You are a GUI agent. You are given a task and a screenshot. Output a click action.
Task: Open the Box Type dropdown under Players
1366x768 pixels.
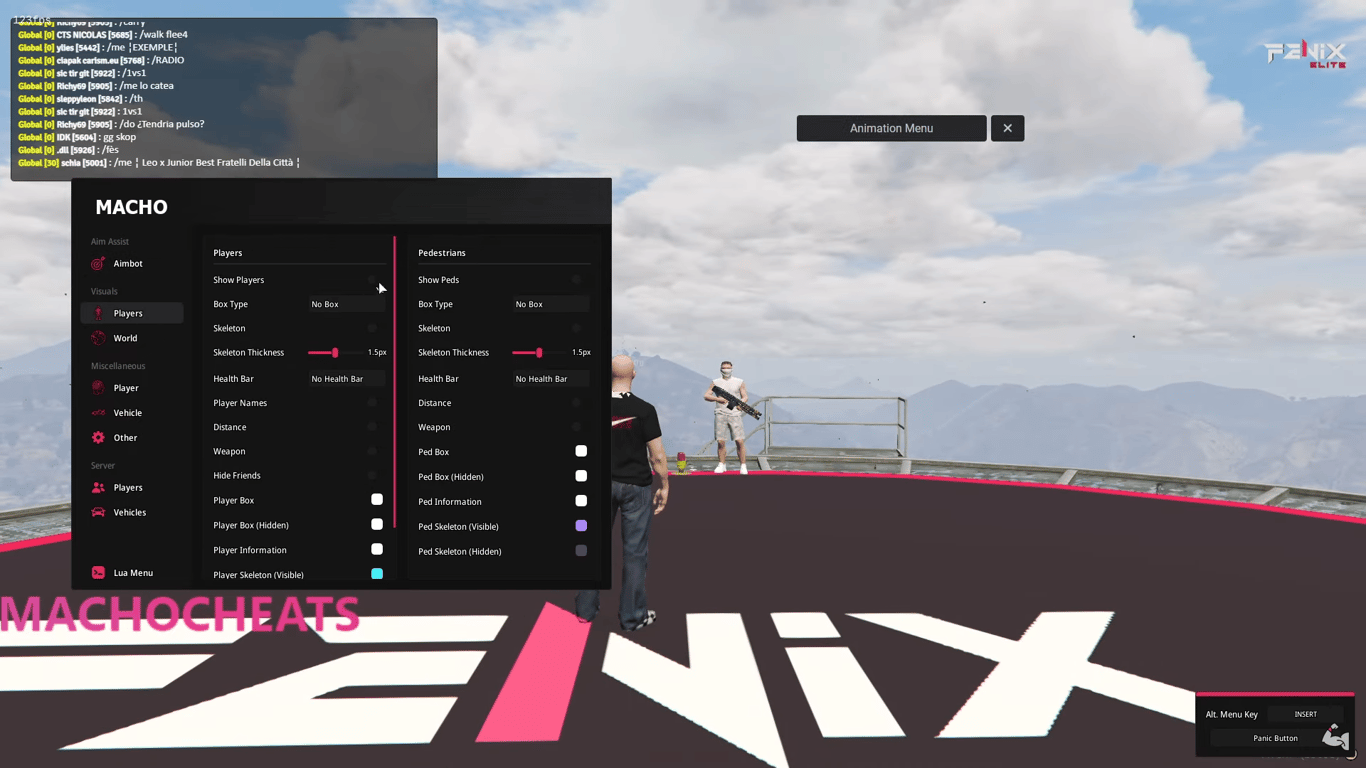click(345, 304)
